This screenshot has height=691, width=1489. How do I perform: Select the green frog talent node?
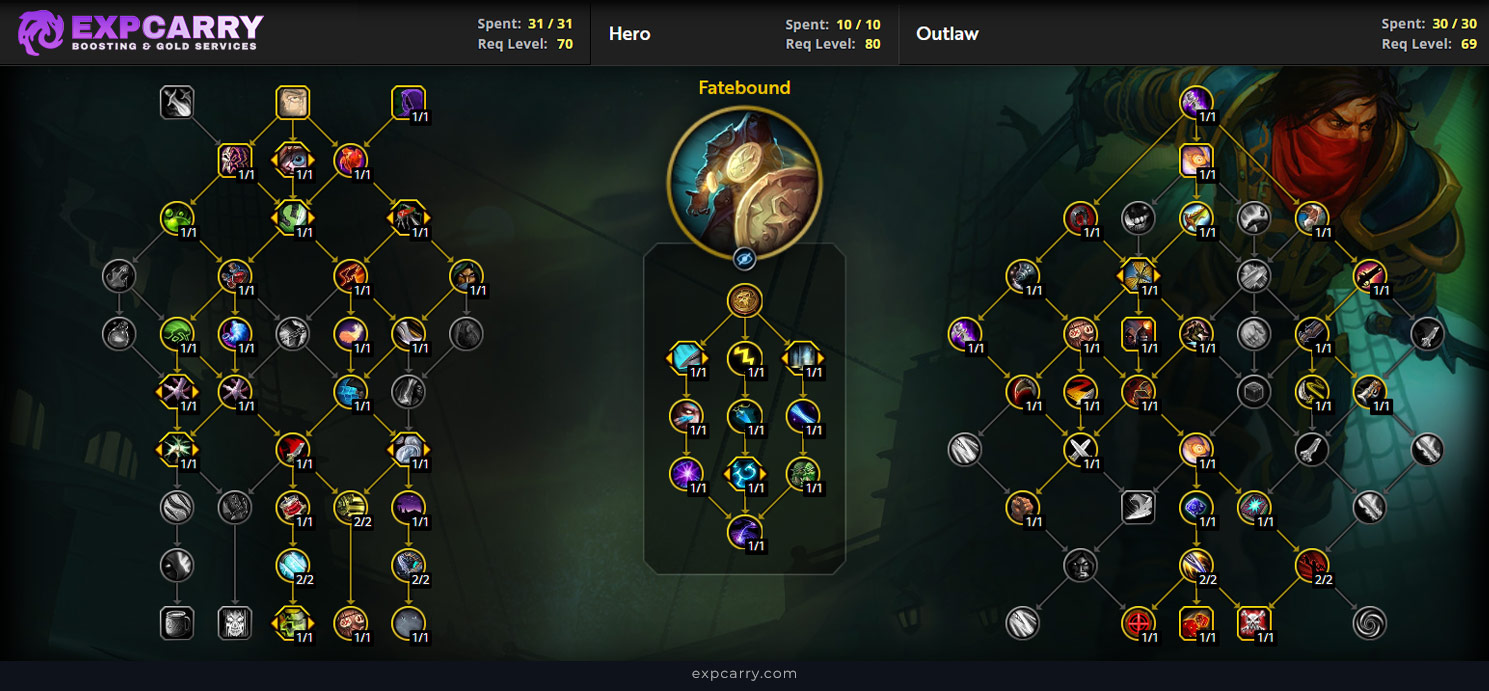[x=176, y=217]
